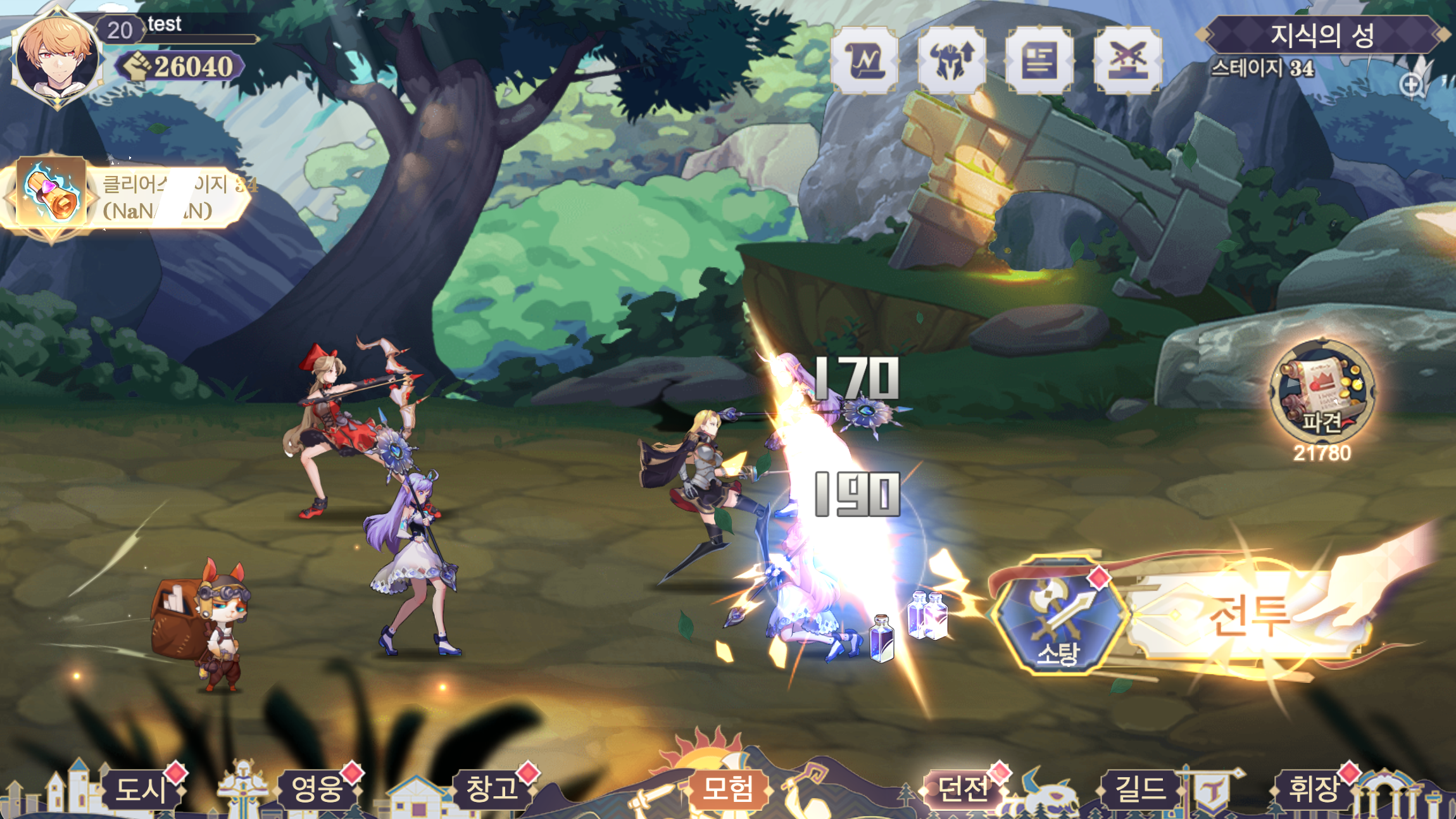Open the stage clear quest tracker

pos(127,196)
